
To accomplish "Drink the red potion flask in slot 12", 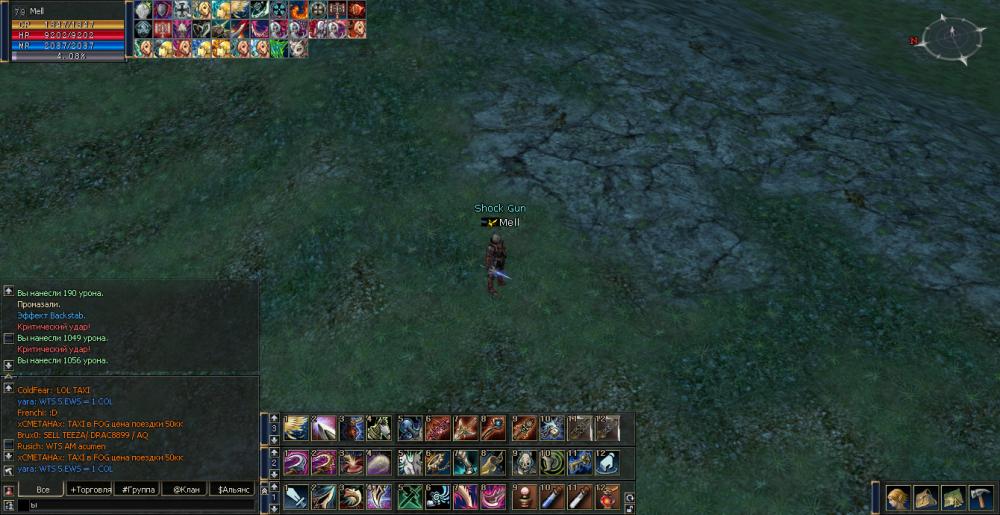I will click(x=609, y=496).
